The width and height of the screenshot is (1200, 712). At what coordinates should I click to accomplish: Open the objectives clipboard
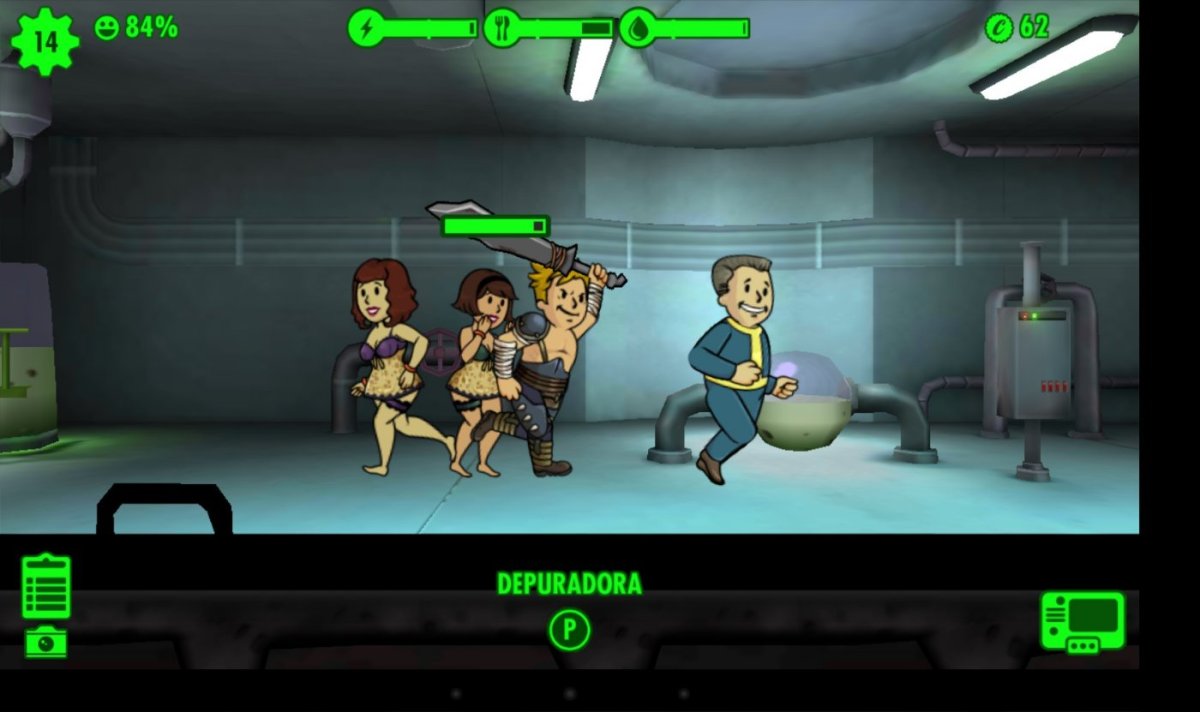click(x=46, y=587)
